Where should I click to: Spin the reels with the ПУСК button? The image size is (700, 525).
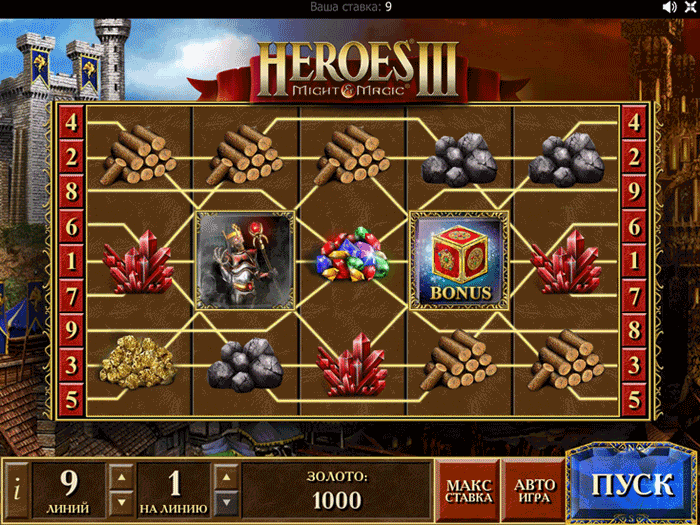[x=631, y=487]
